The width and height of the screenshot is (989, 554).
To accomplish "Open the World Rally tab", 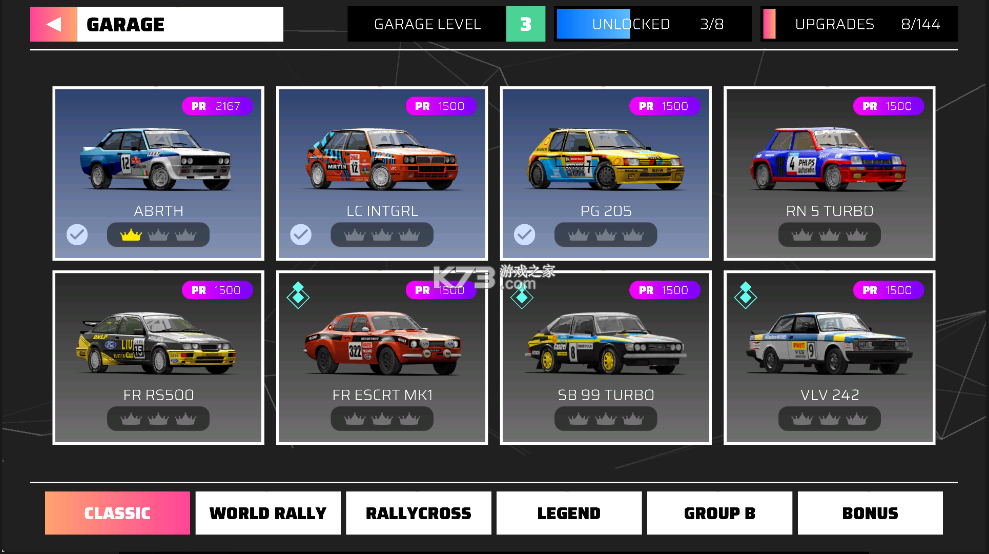I will click(268, 513).
